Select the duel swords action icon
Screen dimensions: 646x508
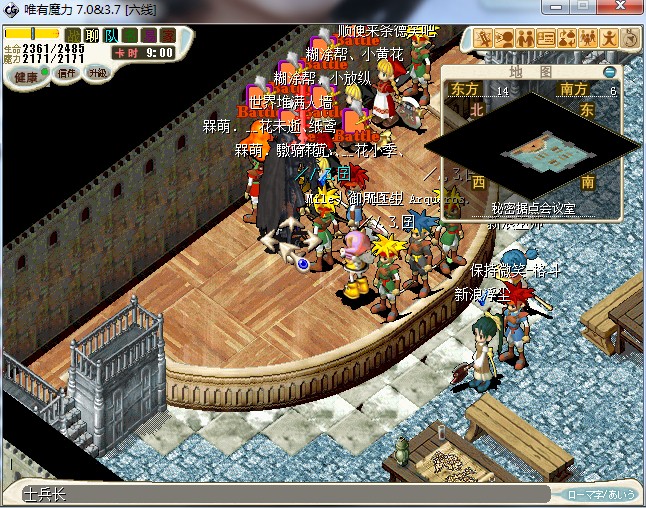(484, 39)
